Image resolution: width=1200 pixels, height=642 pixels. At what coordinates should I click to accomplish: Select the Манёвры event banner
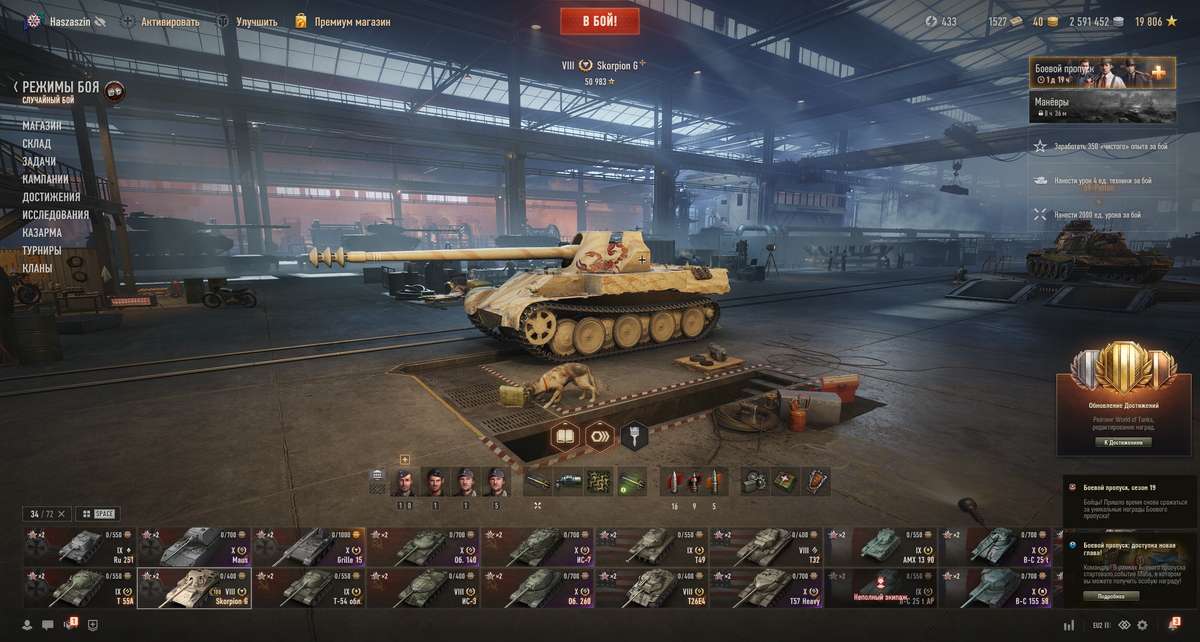point(1102,107)
